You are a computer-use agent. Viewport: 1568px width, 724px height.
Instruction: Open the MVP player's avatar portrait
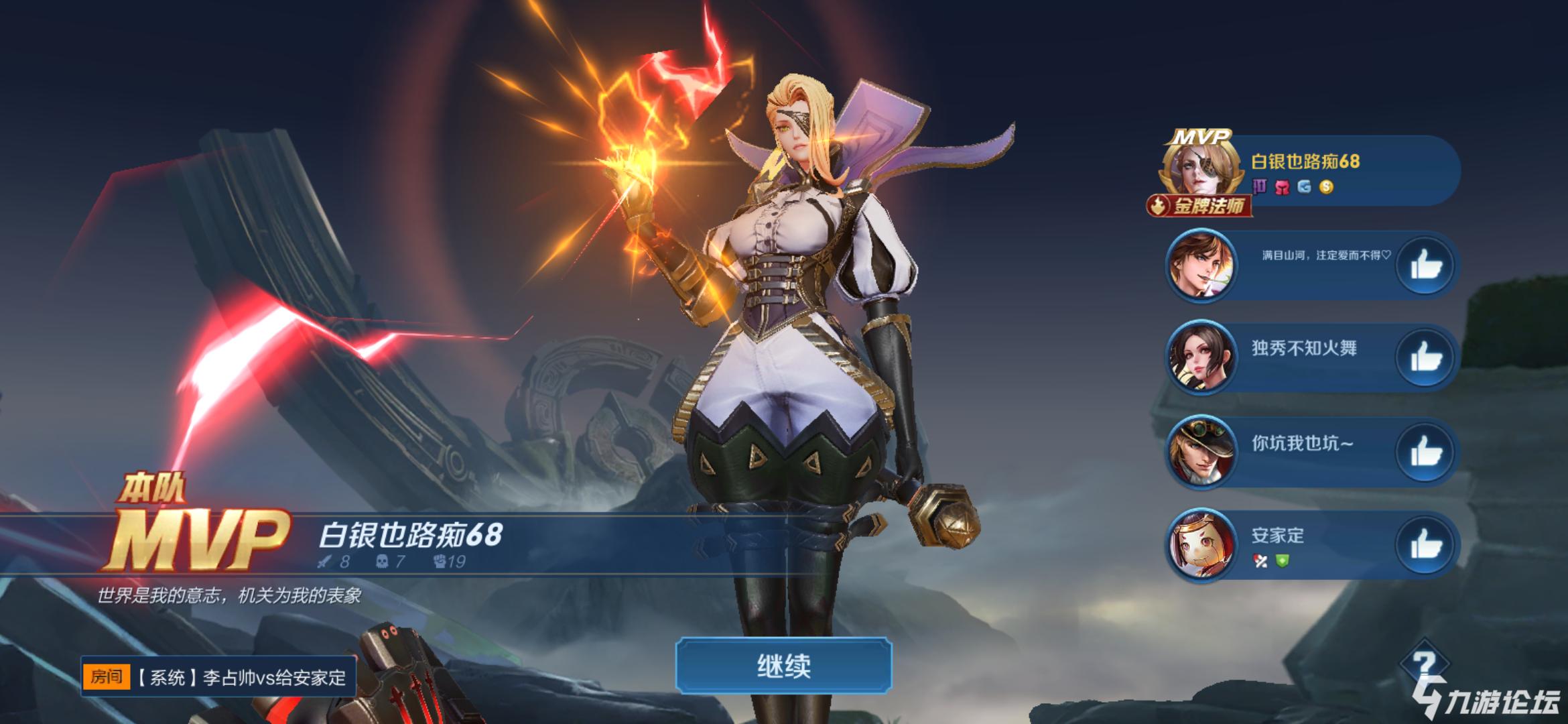click(1200, 169)
